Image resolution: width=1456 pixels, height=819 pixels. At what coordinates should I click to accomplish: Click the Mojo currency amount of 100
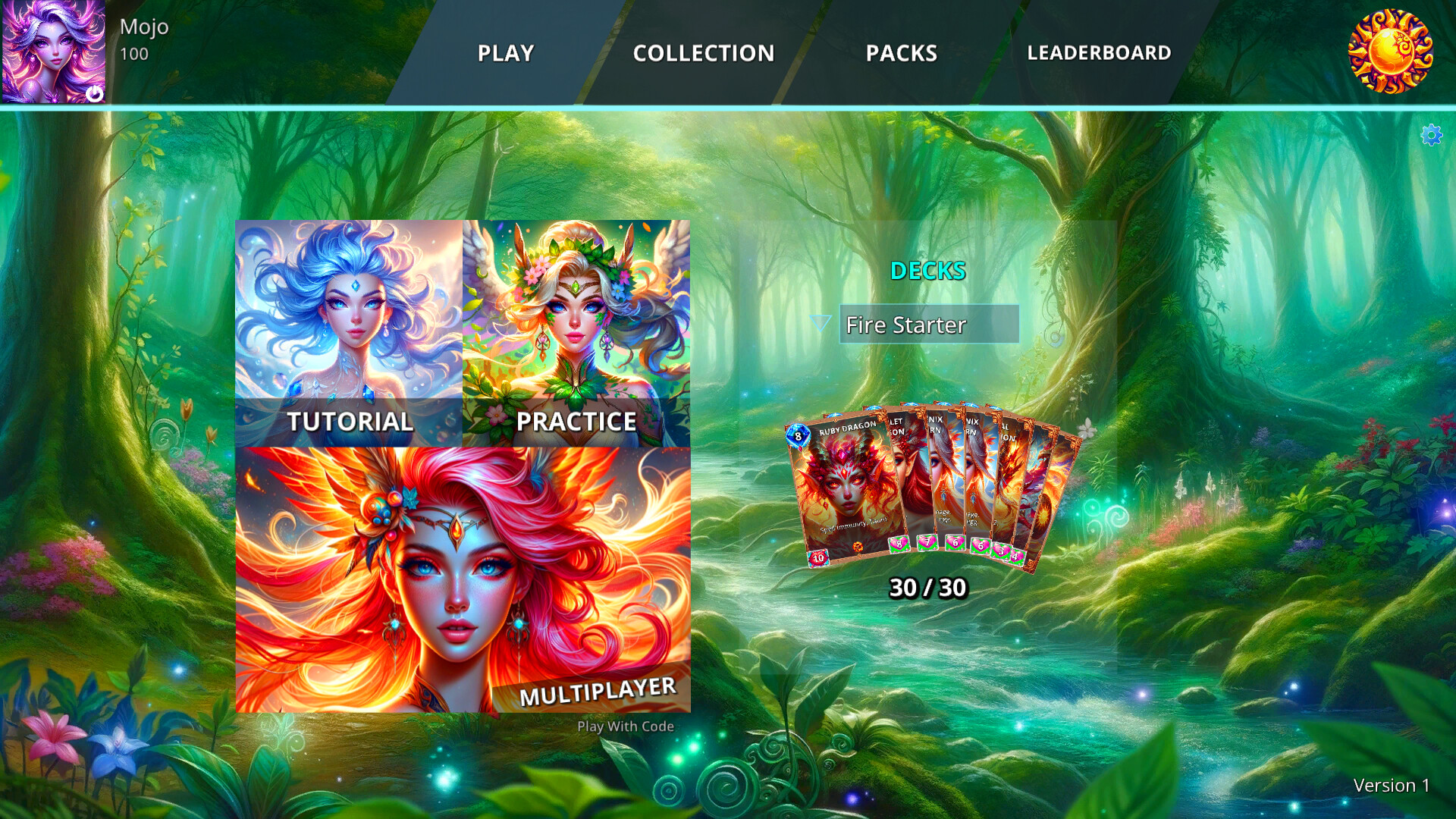tap(133, 54)
